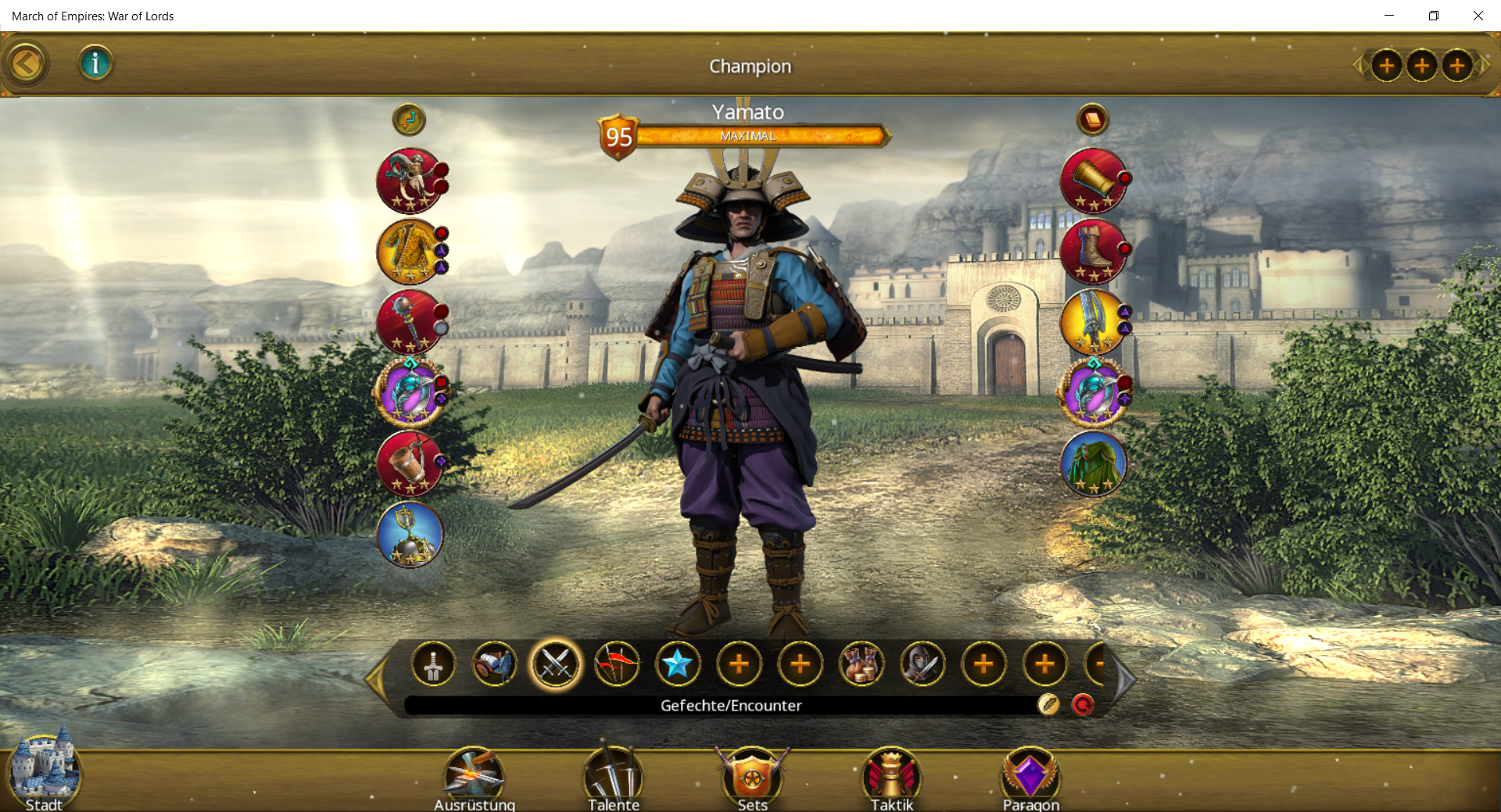Choose the double-bladed axe slot
The width and height of the screenshot is (1501, 812).
pyautogui.click(x=1093, y=322)
